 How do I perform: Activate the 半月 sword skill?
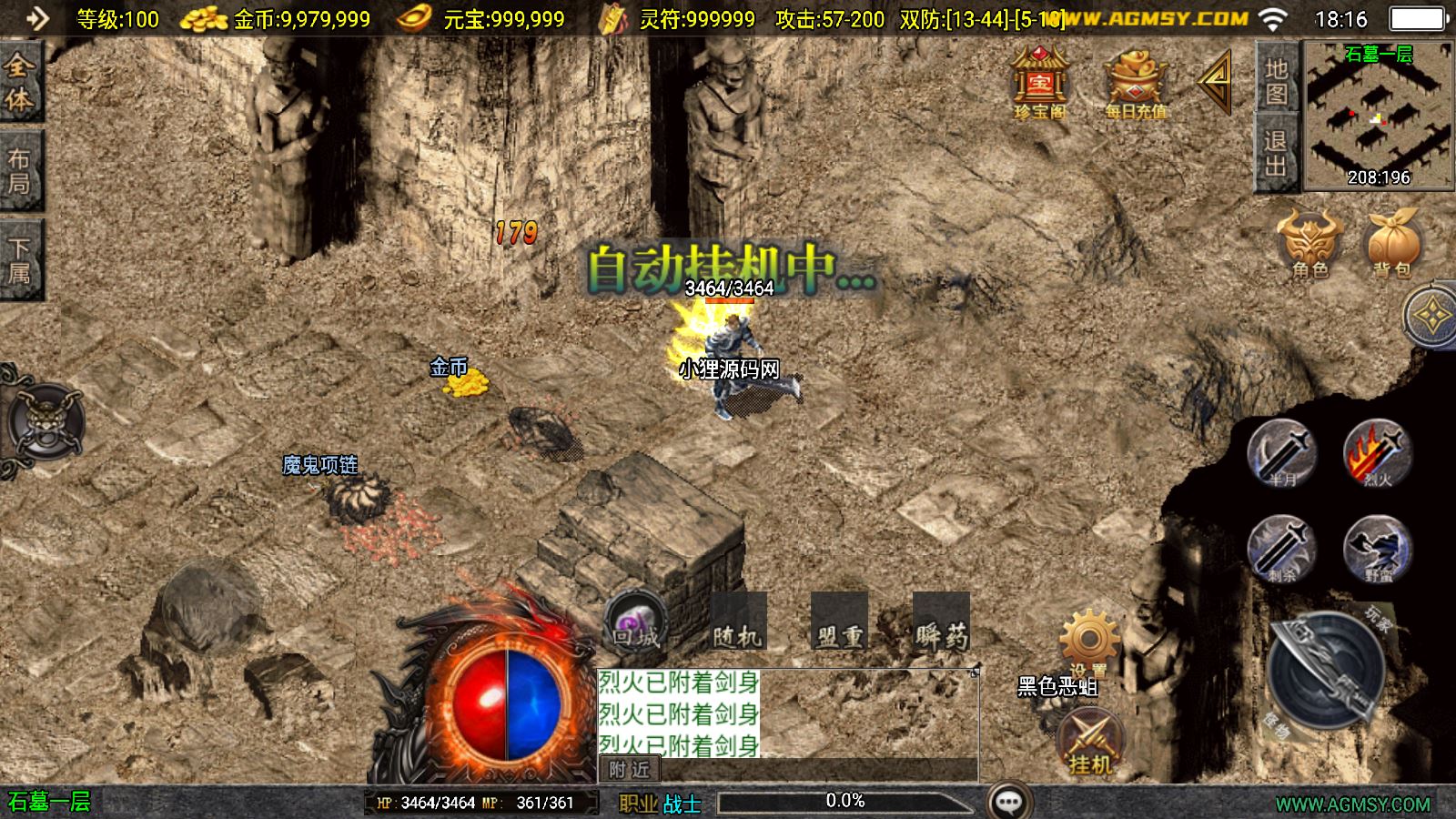(1281, 453)
